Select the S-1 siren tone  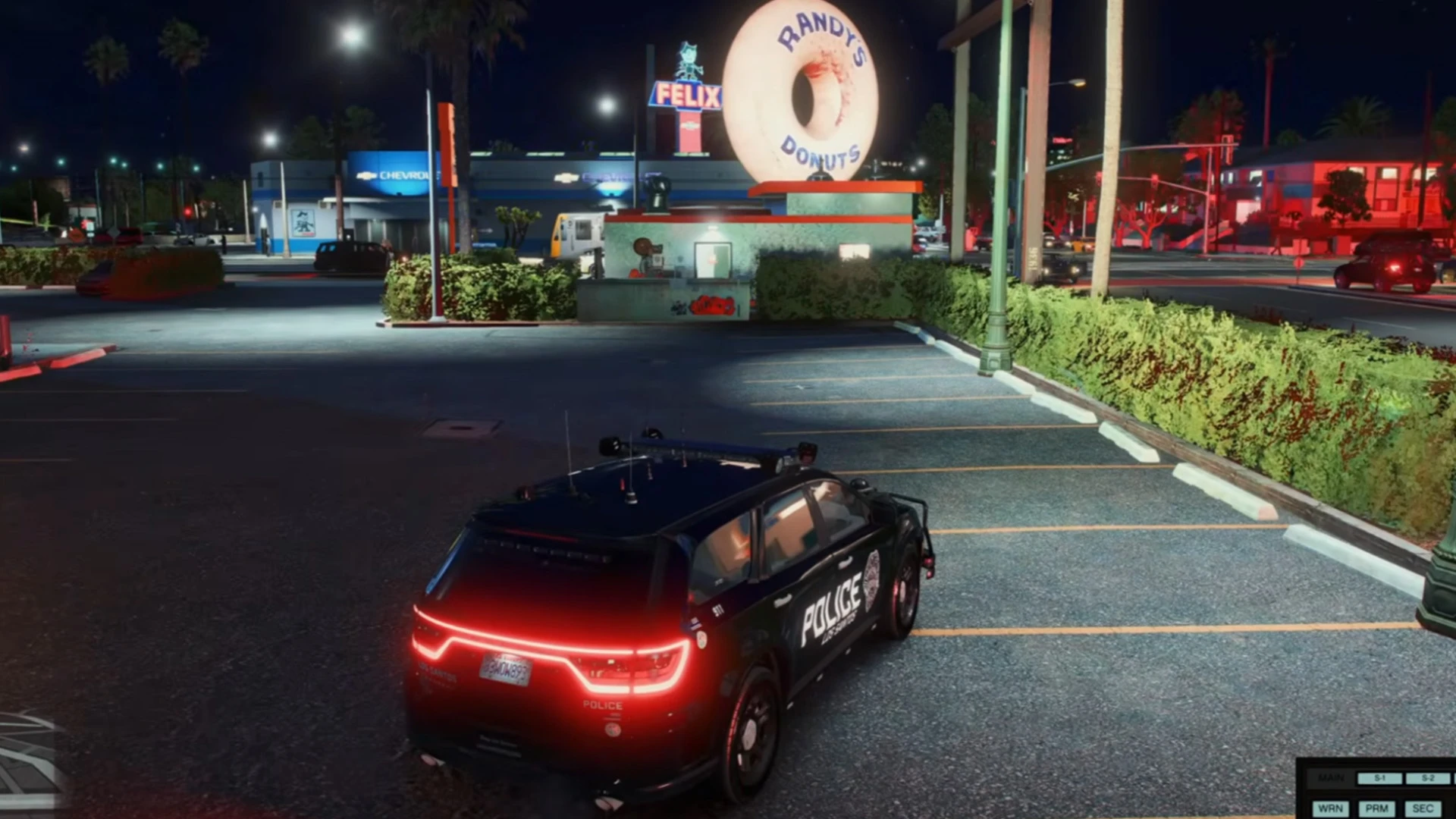[x=1379, y=778]
